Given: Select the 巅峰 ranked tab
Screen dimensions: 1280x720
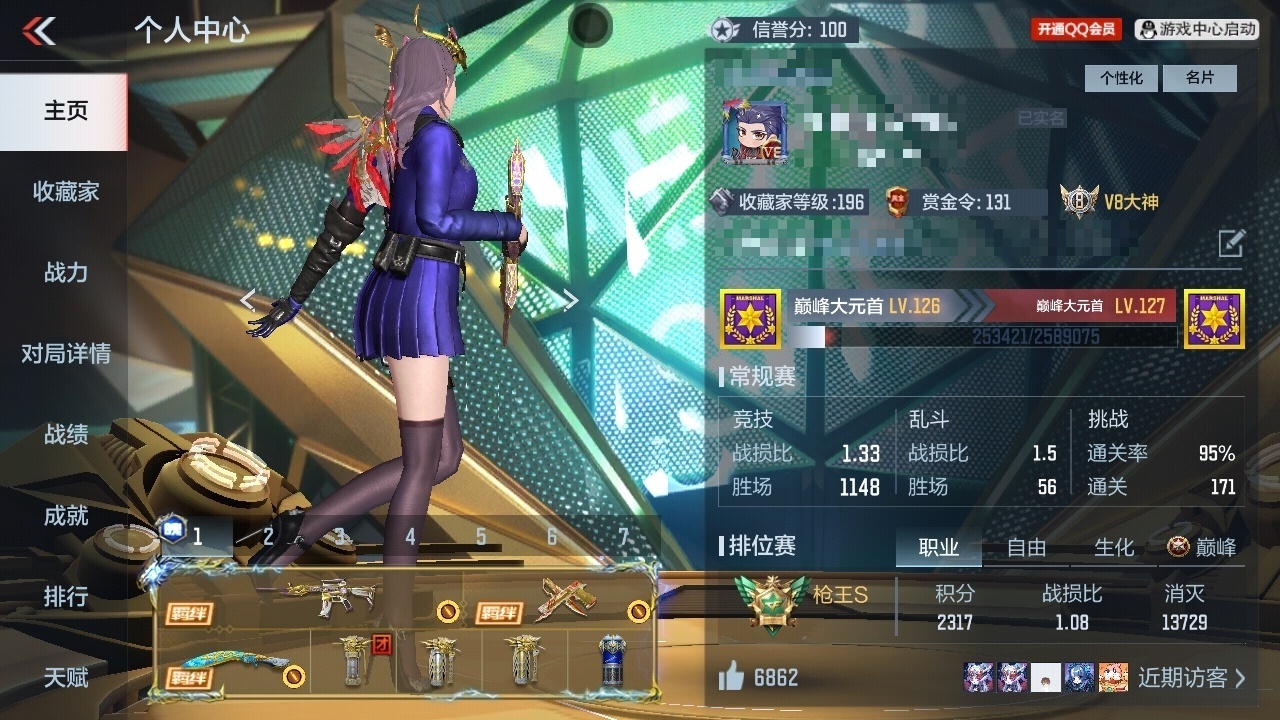Looking at the screenshot, I should 1202,547.
